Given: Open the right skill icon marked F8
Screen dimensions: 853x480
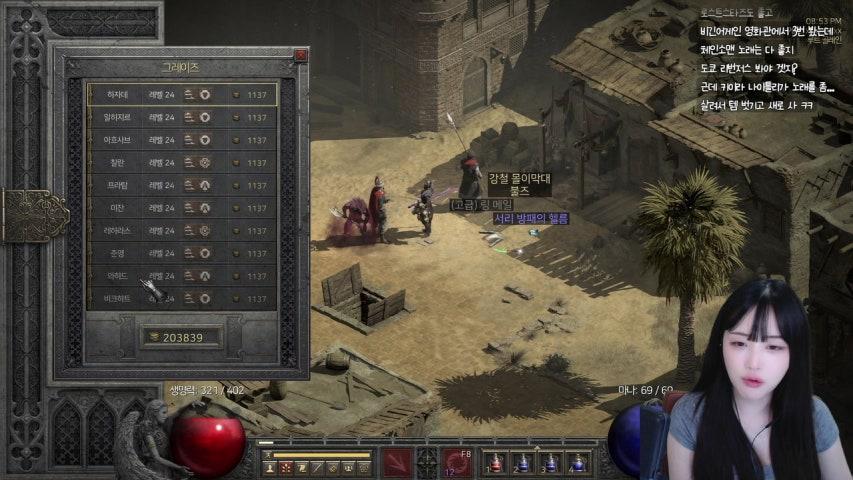Looking at the screenshot, I should tap(457, 462).
